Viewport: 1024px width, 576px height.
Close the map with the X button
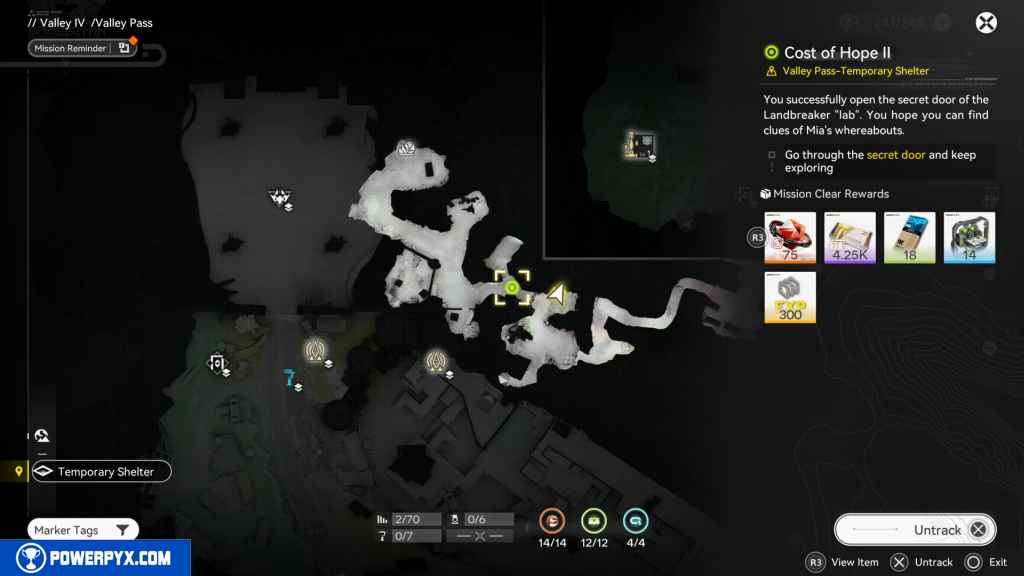coord(987,23)
